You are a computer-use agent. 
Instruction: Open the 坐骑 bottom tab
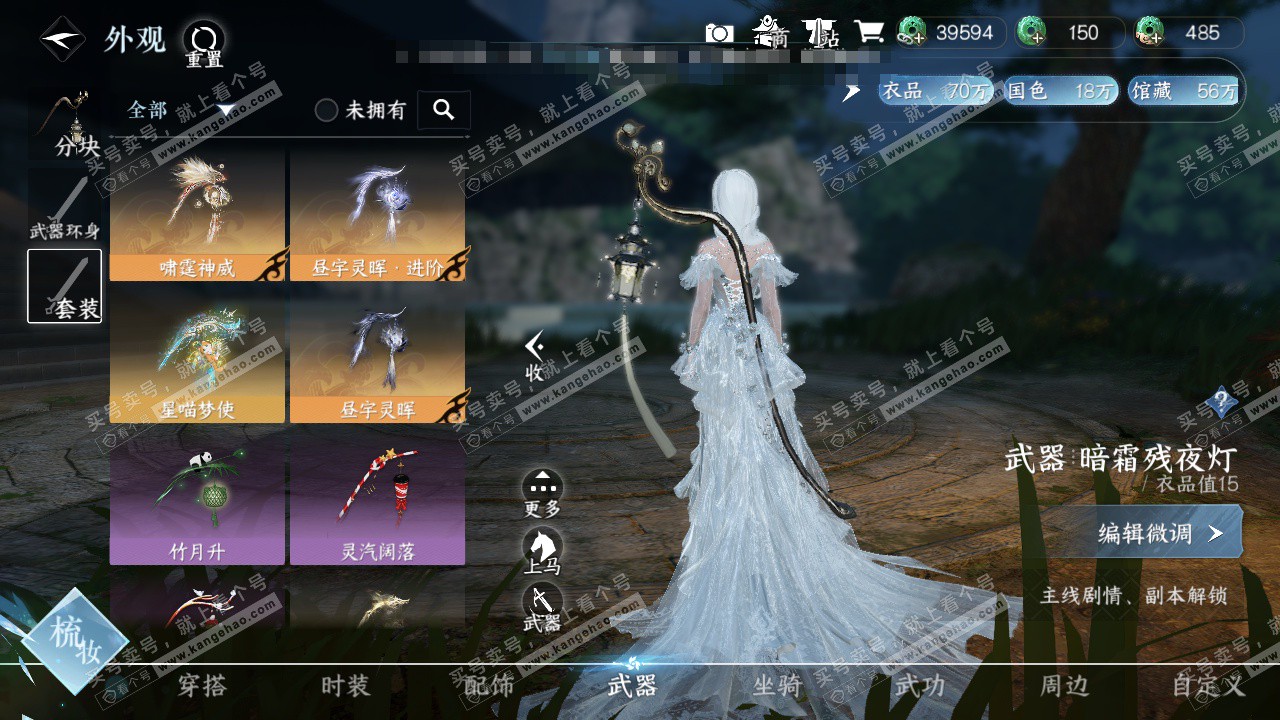click(x=777, y=686)
